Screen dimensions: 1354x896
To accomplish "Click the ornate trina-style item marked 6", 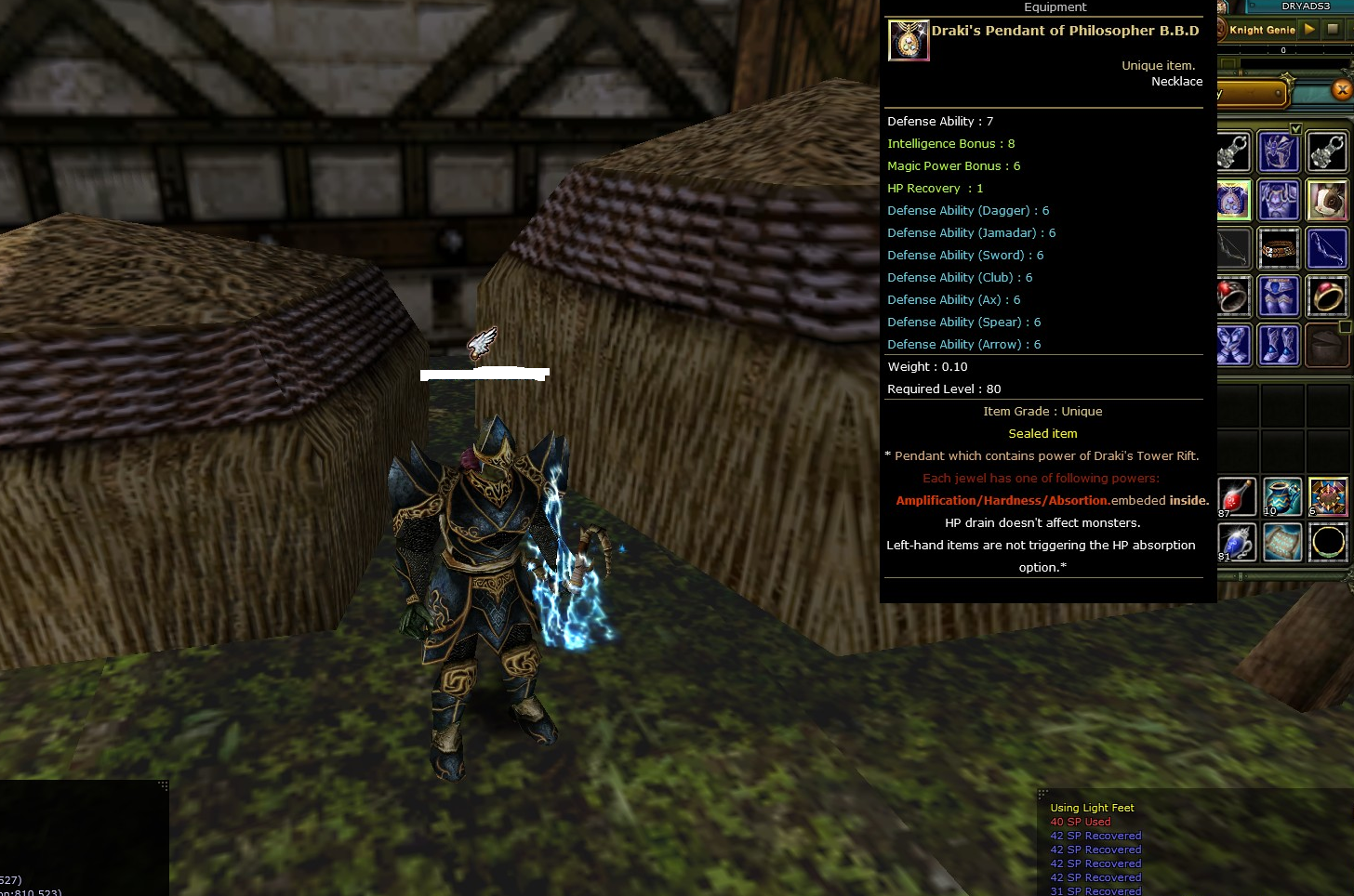I will coord(1328,497).
